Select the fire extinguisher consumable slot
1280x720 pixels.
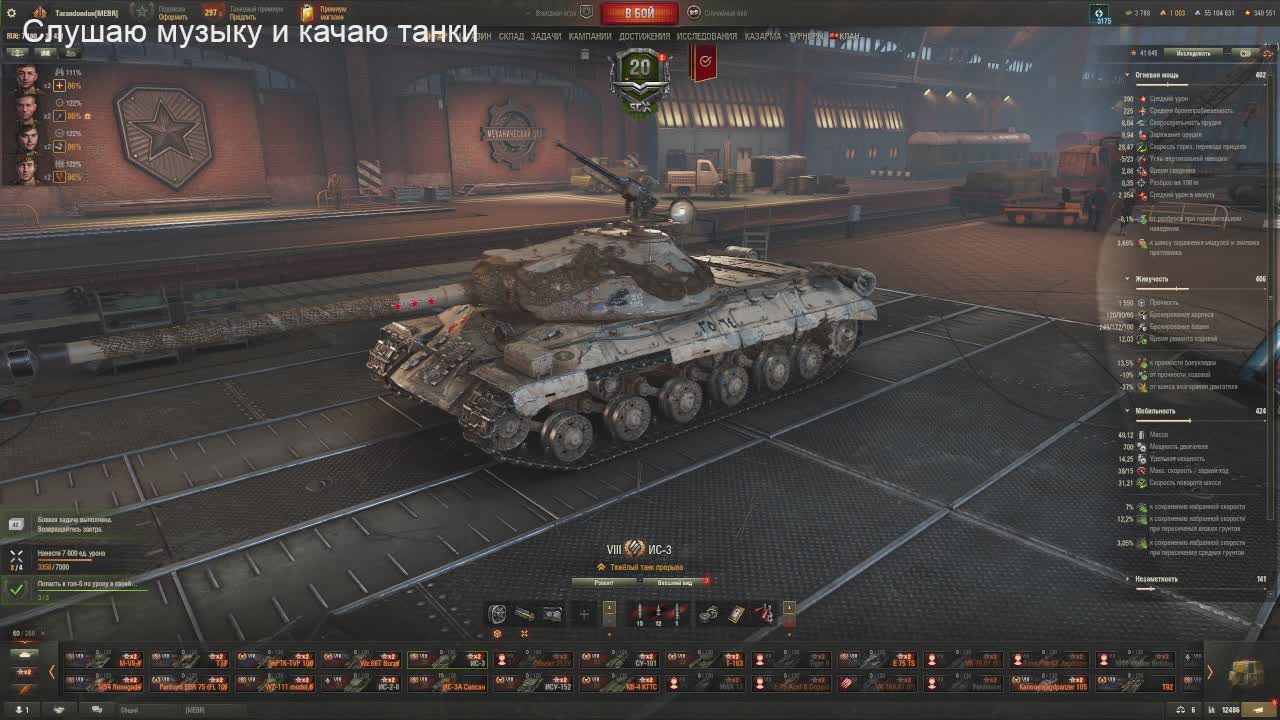click(x=765, y=614)
